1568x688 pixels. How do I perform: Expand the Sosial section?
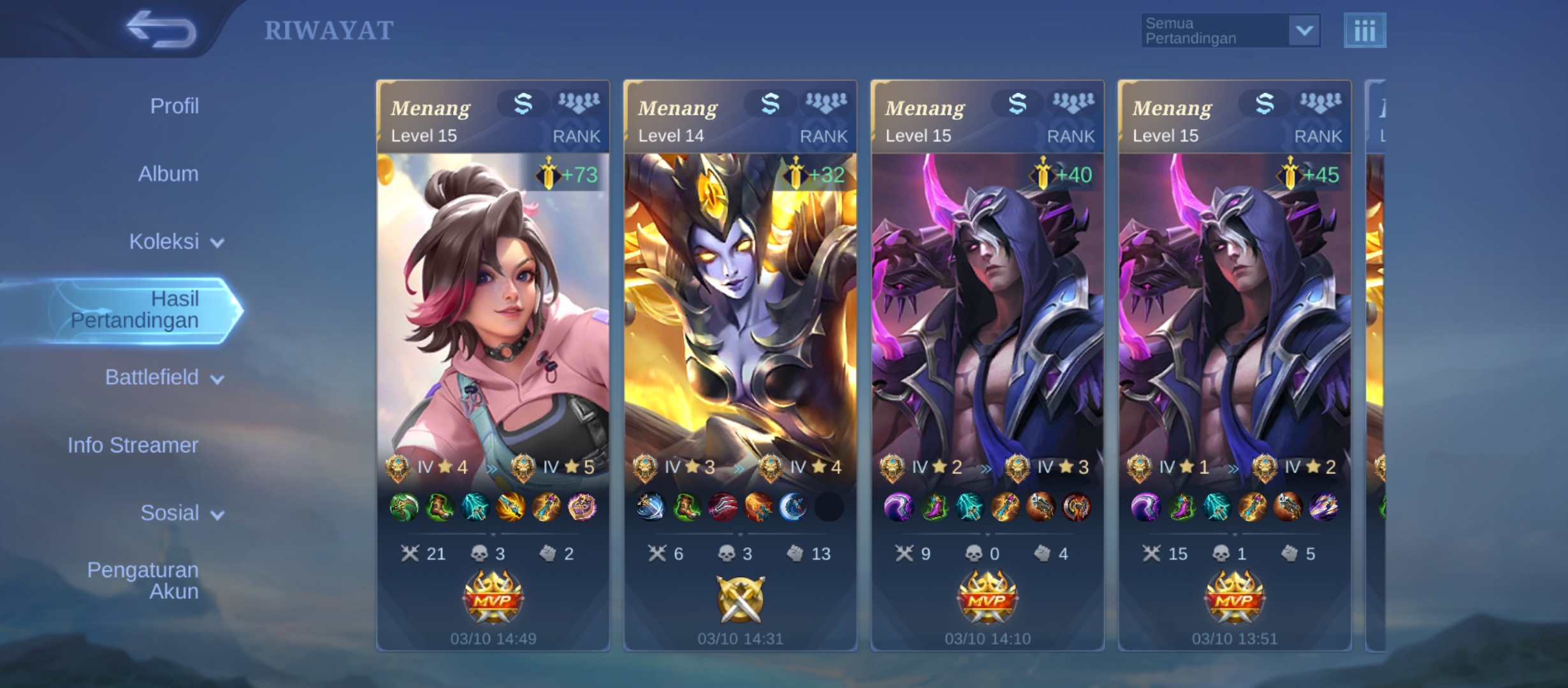(181, 513)
